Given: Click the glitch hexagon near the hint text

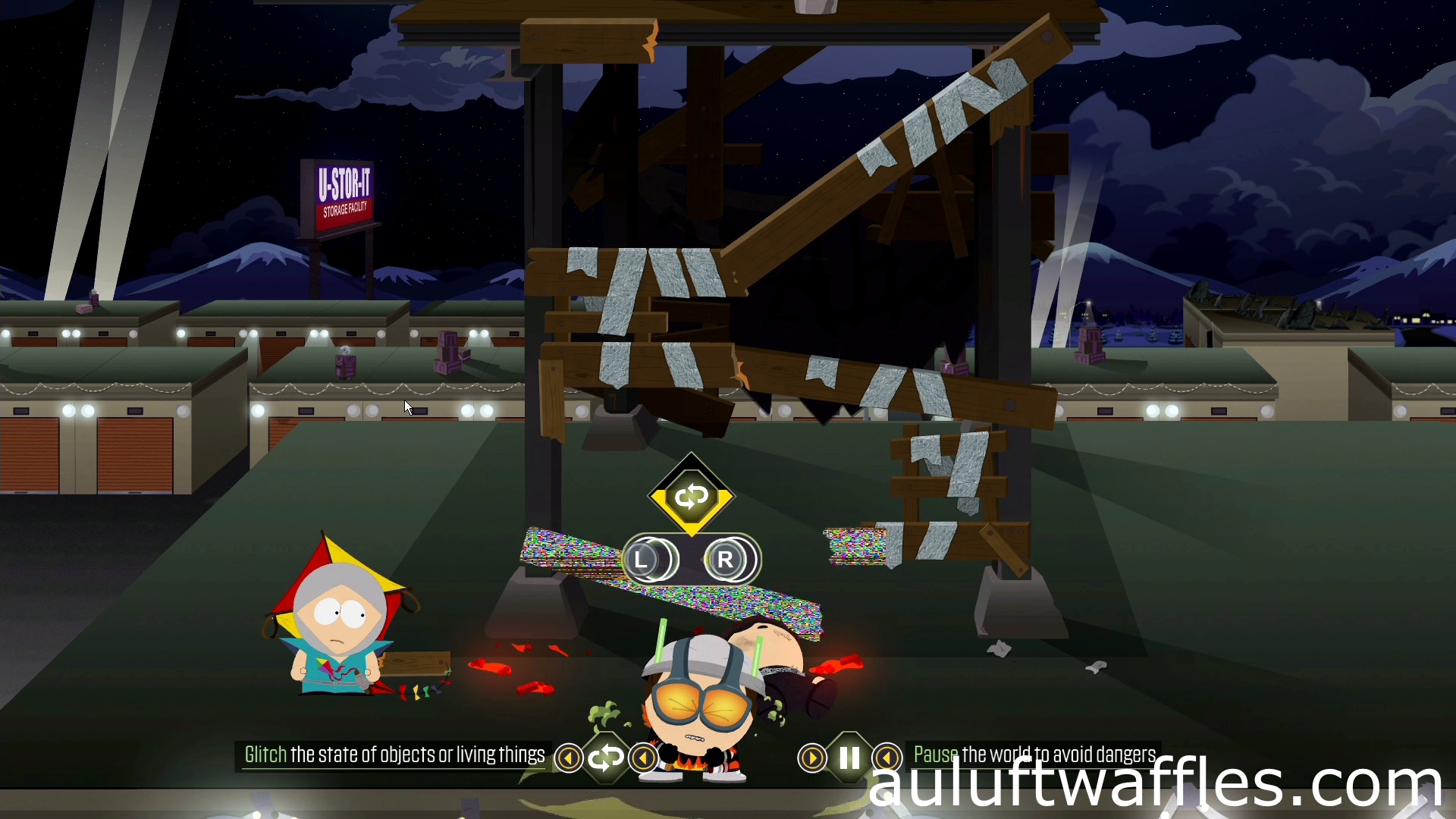Looking at the screenshot, I should coord(607,758).
